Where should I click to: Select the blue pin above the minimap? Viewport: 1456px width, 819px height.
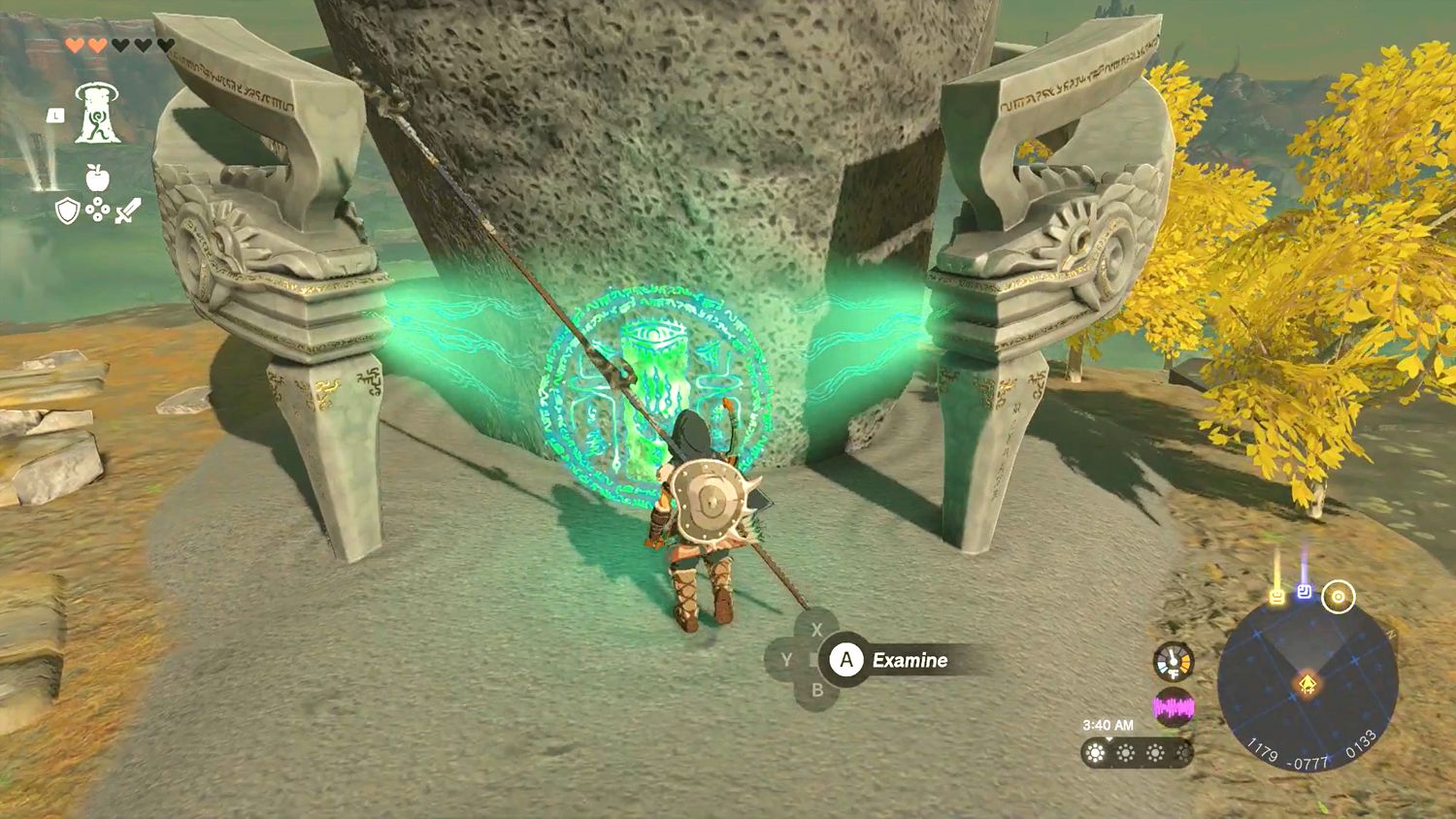coord(1306,591)
